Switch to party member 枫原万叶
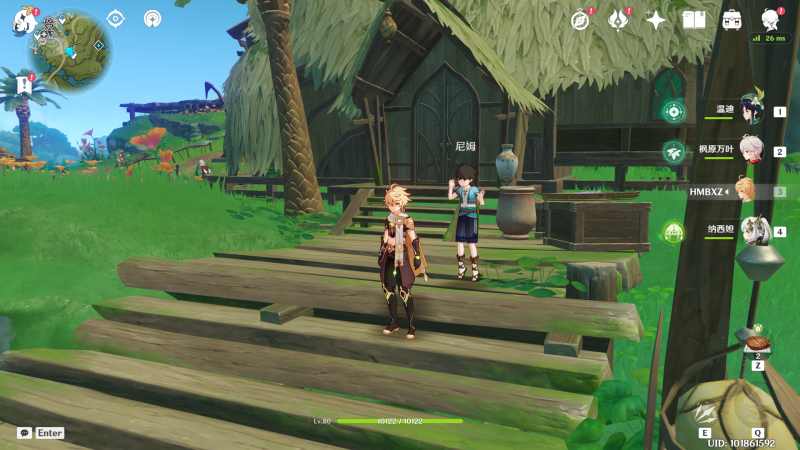Image resolution: width=800 pixels, height=450 pixels. tap(752, 151)
